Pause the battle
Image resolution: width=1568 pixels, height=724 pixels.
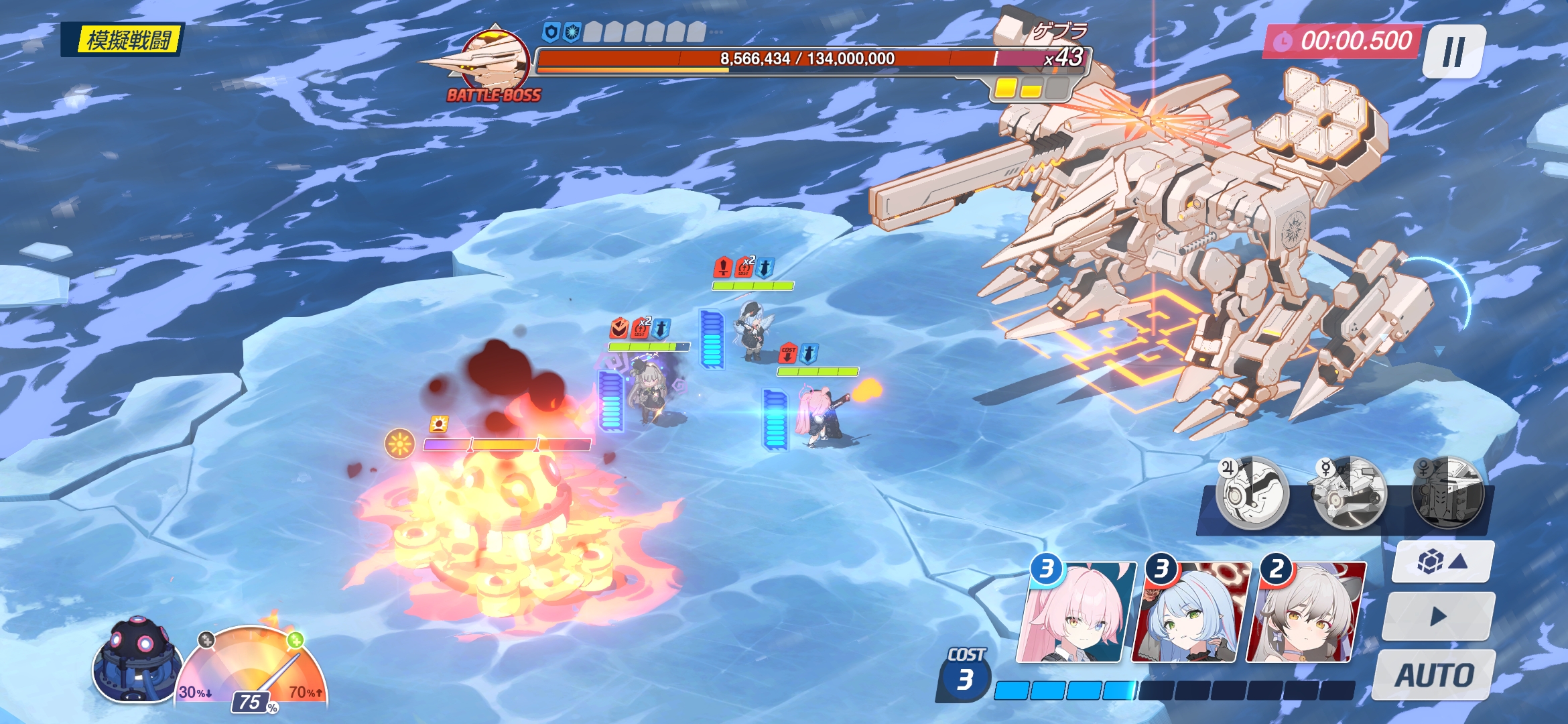[x=1453, y=52]
